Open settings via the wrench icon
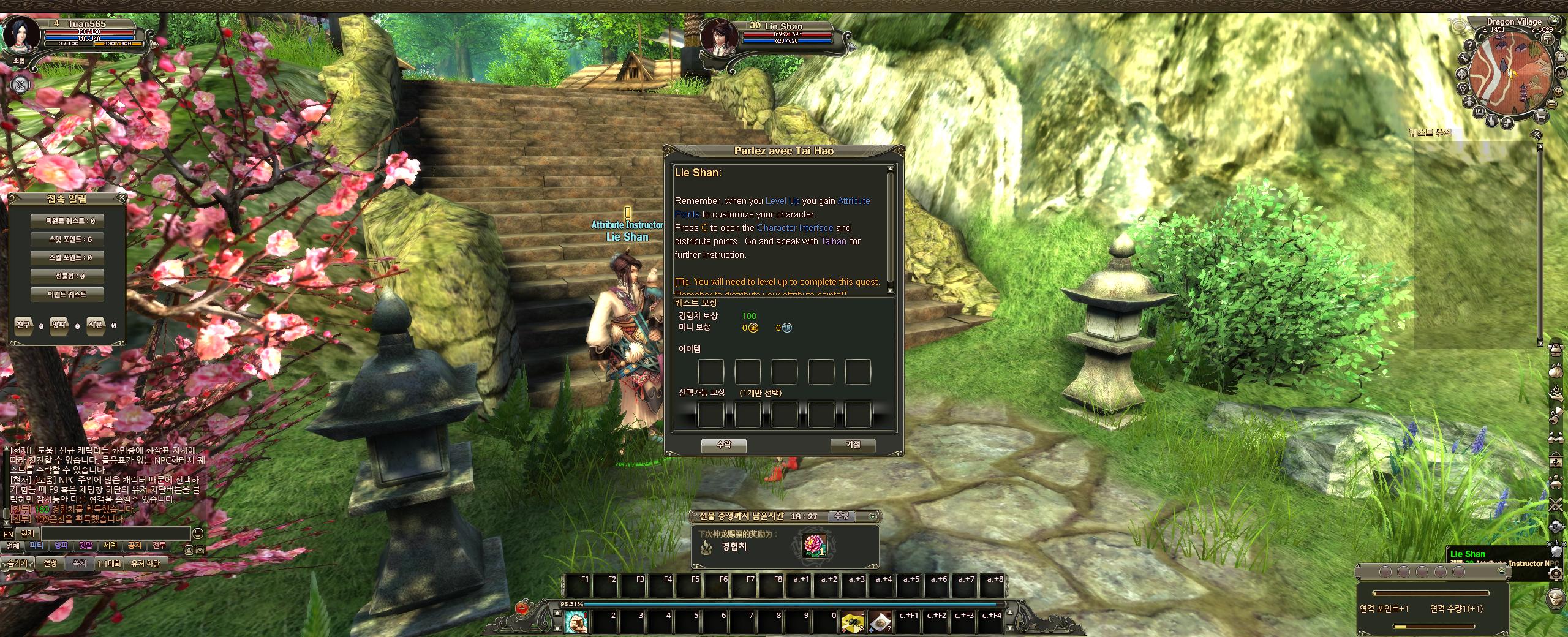1568x637 pixels. [x=1464, y=59]
